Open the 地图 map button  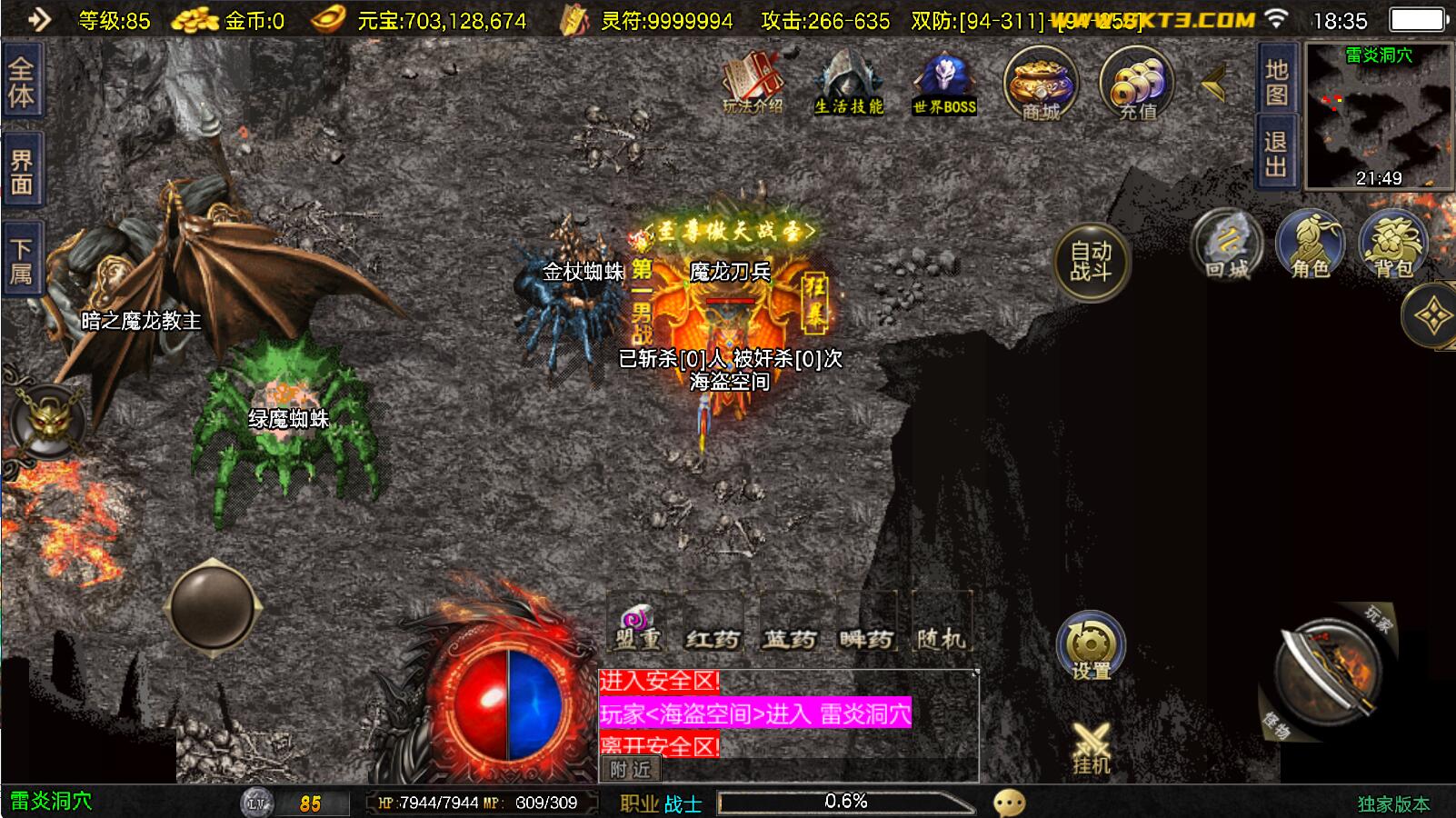pos(1276,80)
